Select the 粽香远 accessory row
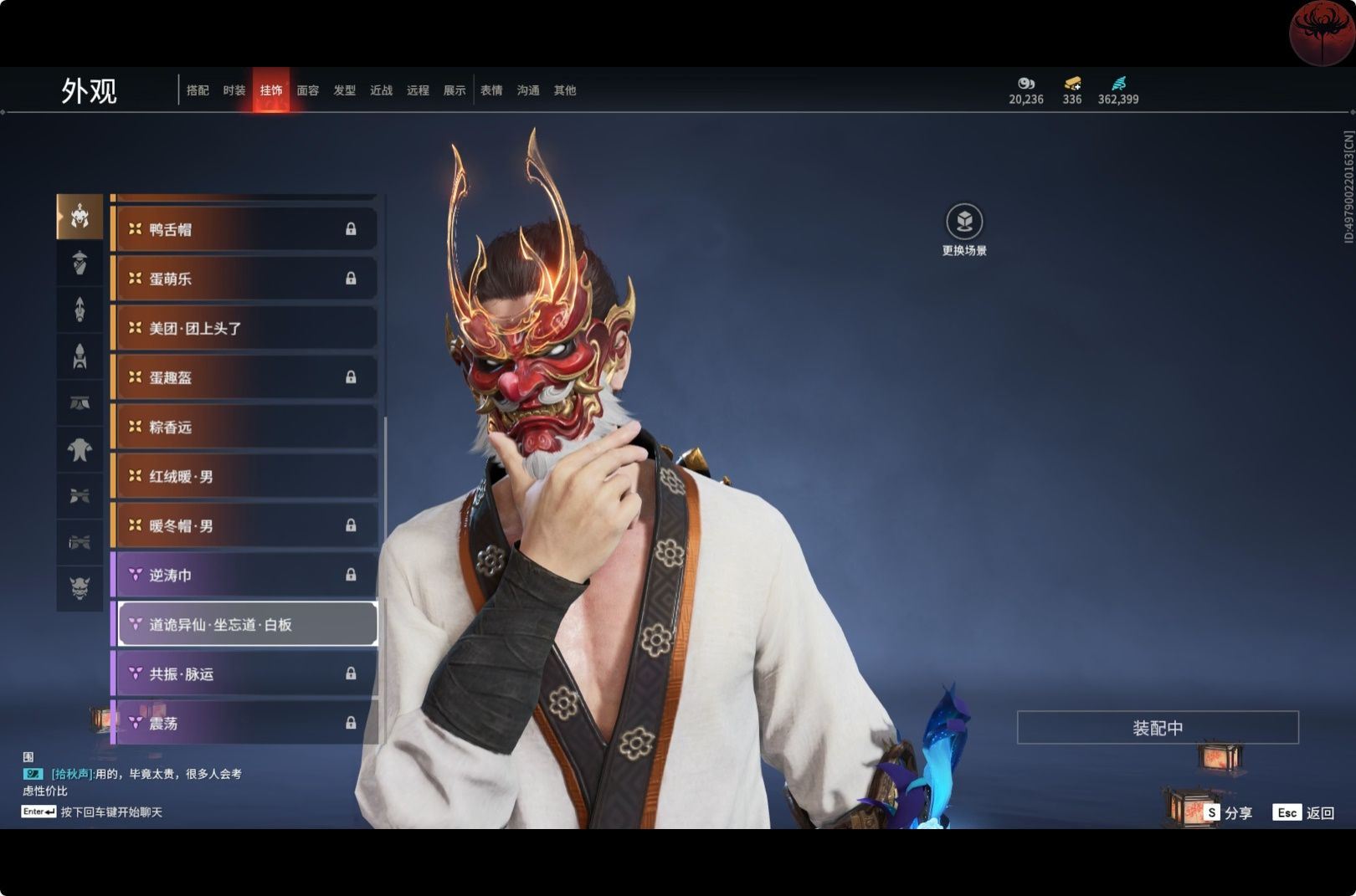 (244, 427)
